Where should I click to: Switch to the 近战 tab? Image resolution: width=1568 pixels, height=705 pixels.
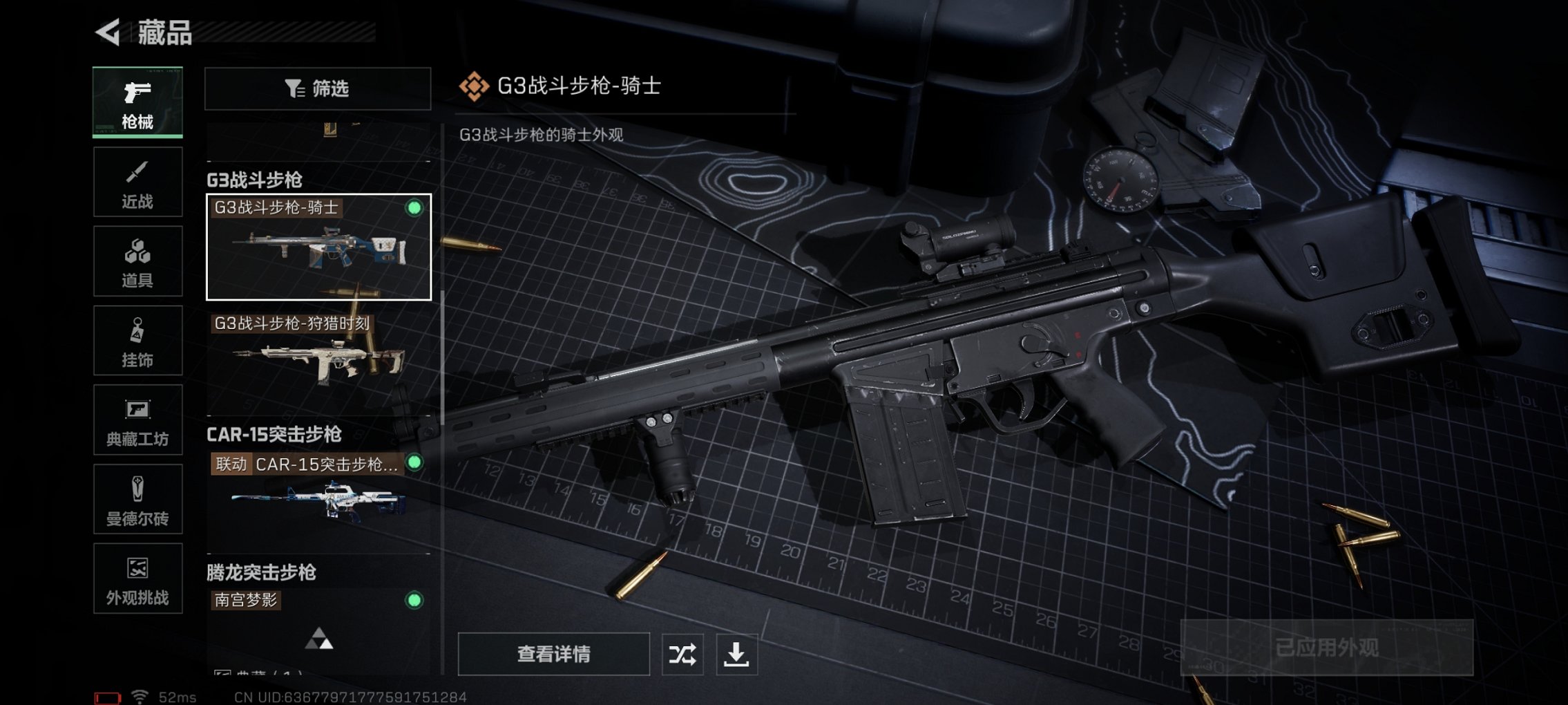(137, 180)
